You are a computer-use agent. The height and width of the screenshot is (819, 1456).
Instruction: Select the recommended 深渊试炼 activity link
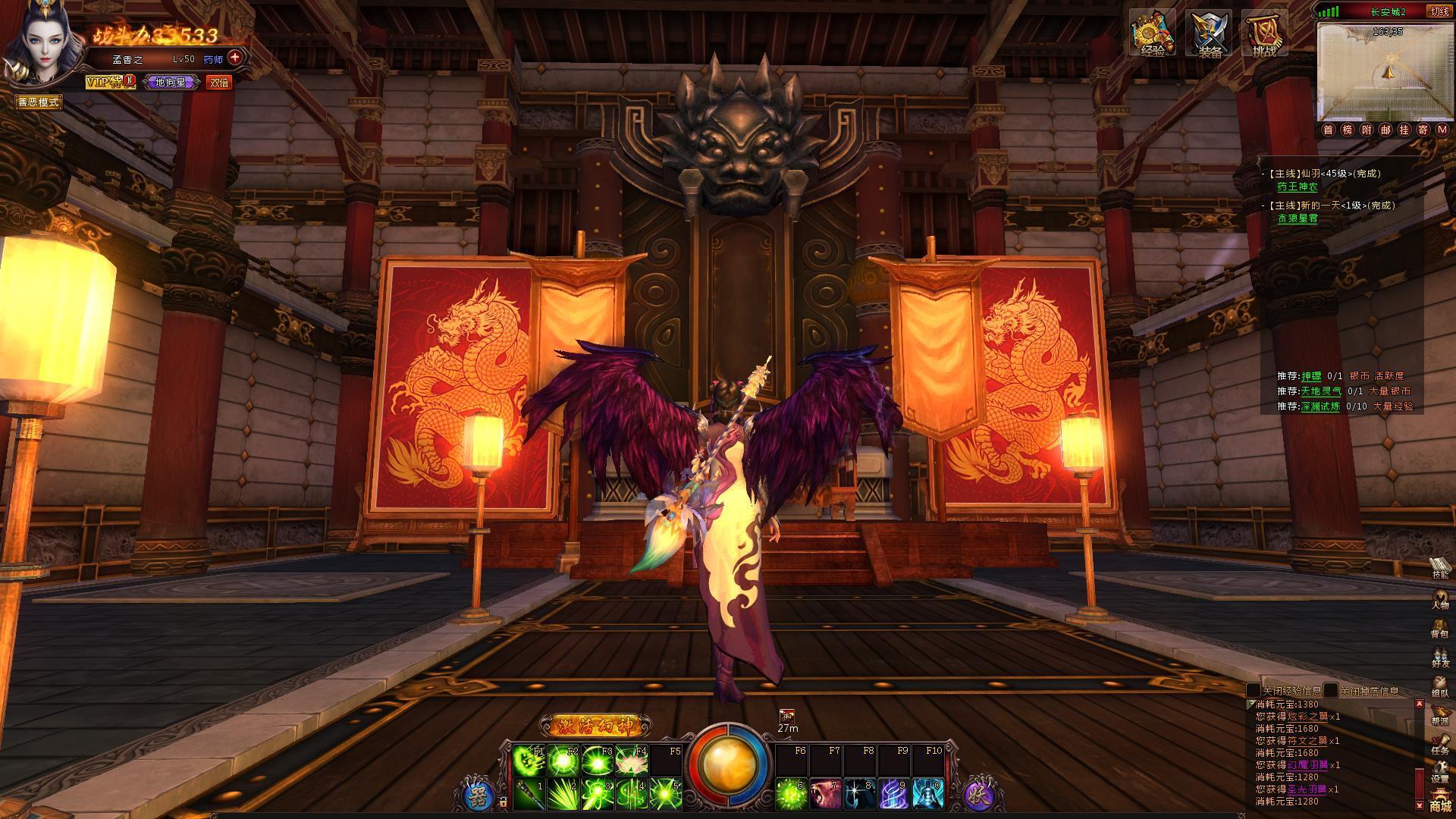[1321, 406]
